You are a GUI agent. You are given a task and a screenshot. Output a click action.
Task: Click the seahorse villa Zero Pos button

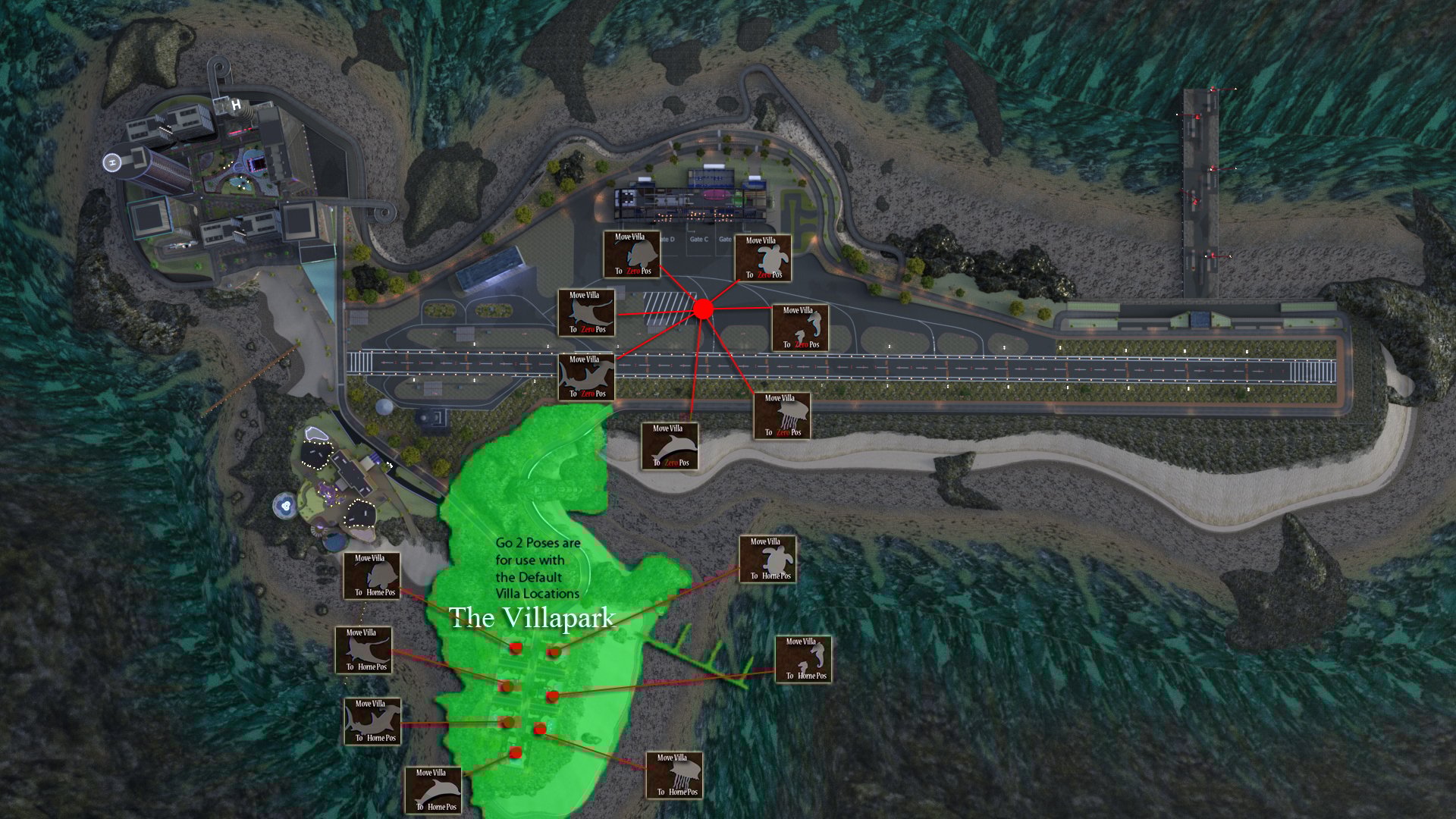pos(800,328)
